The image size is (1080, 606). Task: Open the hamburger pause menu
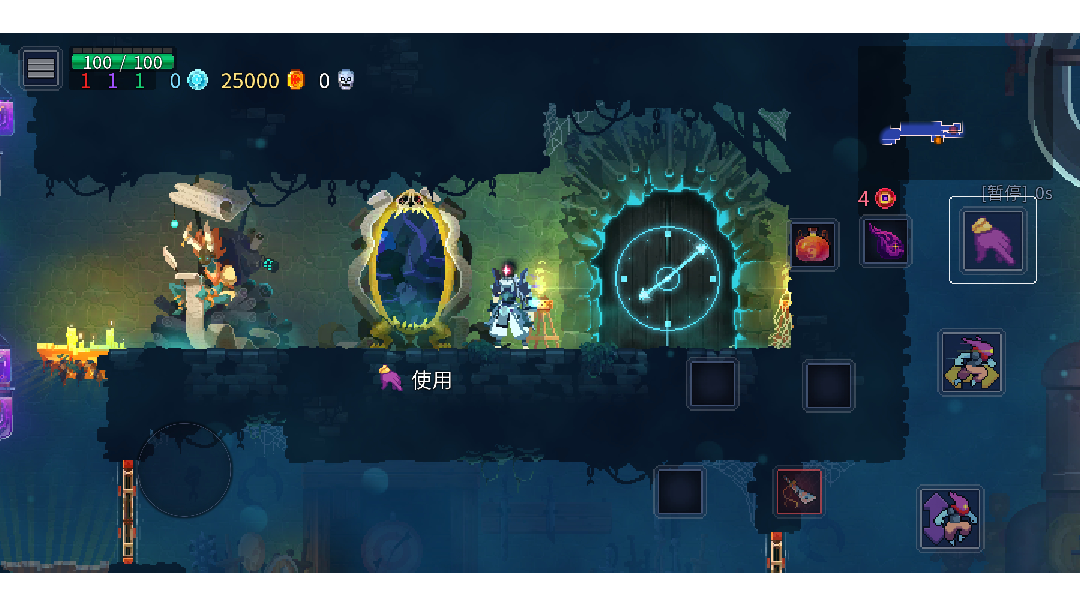pos(41,68)
